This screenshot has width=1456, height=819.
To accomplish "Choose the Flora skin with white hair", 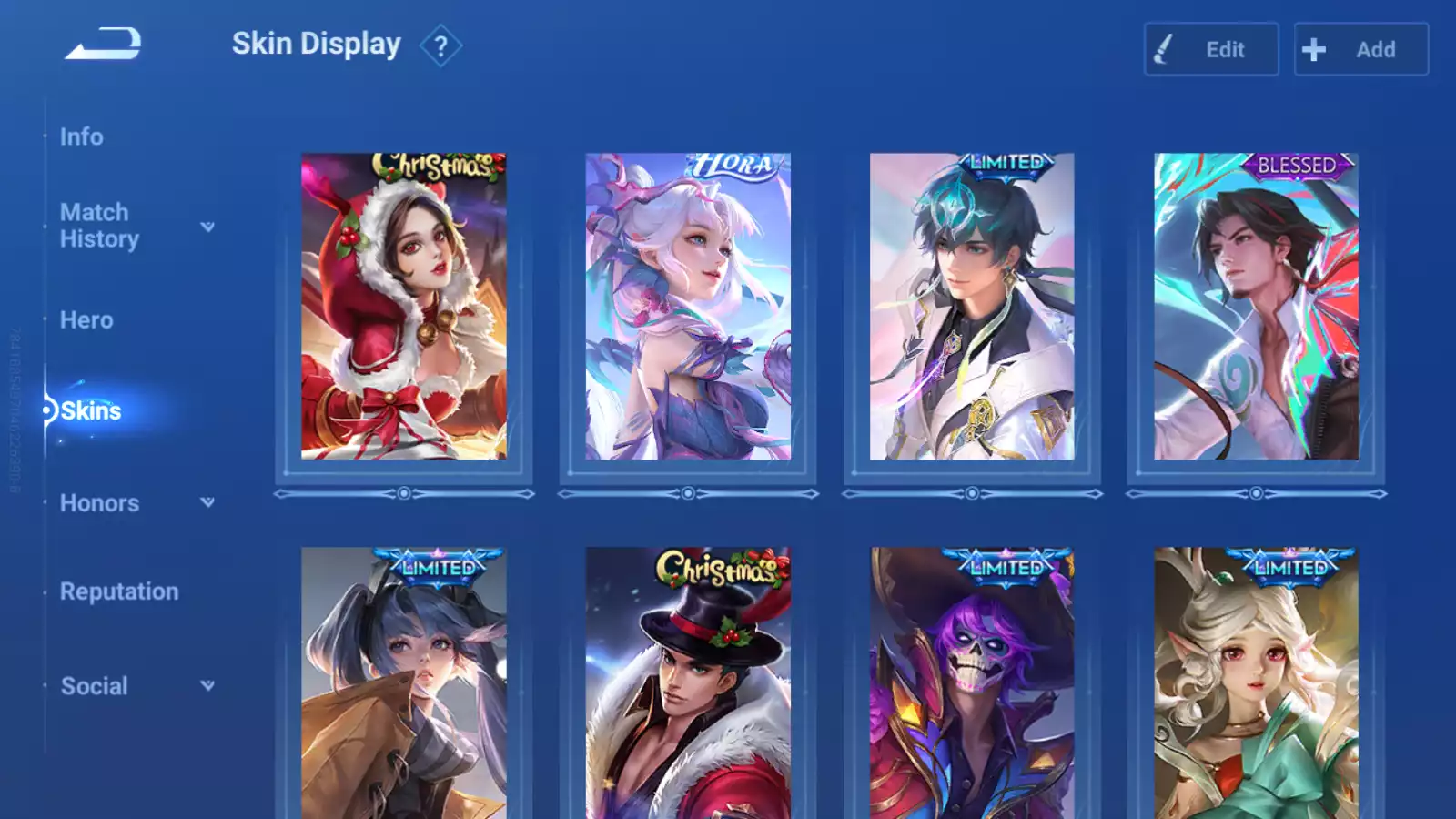I will pyautogui.click(x=688, y=307).
